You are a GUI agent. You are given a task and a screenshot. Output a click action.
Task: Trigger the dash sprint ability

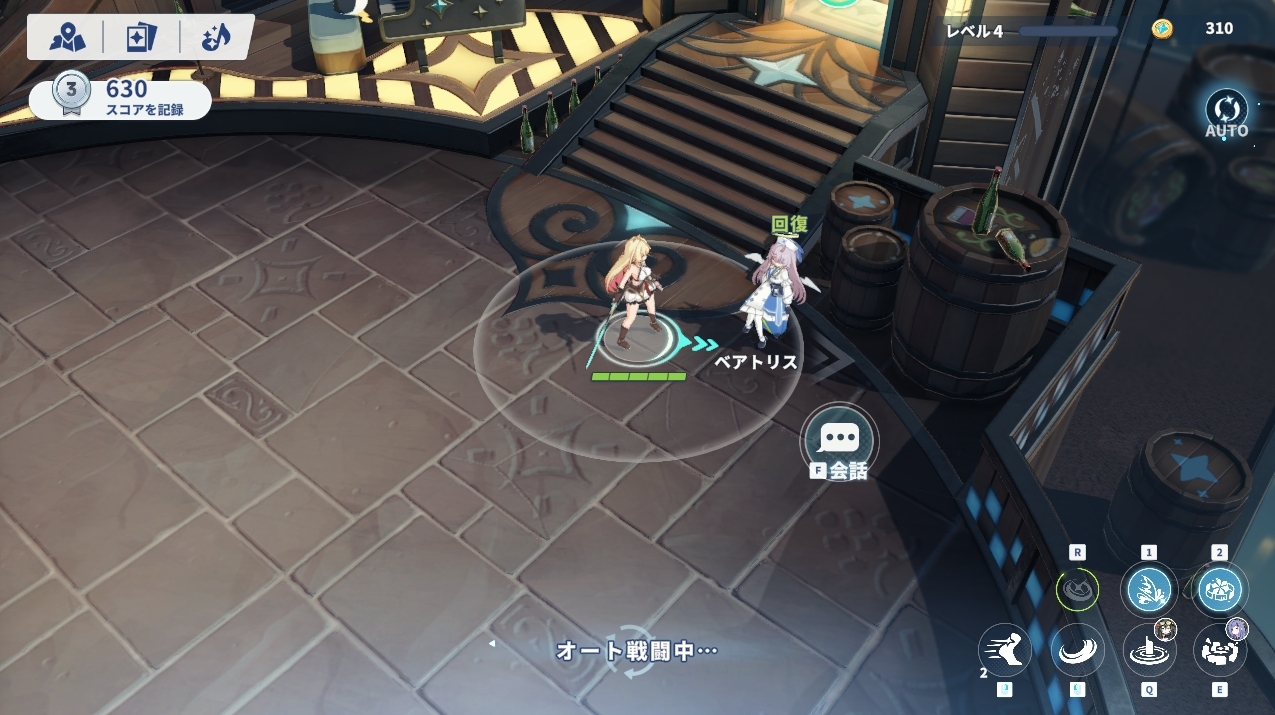(x=1004, y=650)
